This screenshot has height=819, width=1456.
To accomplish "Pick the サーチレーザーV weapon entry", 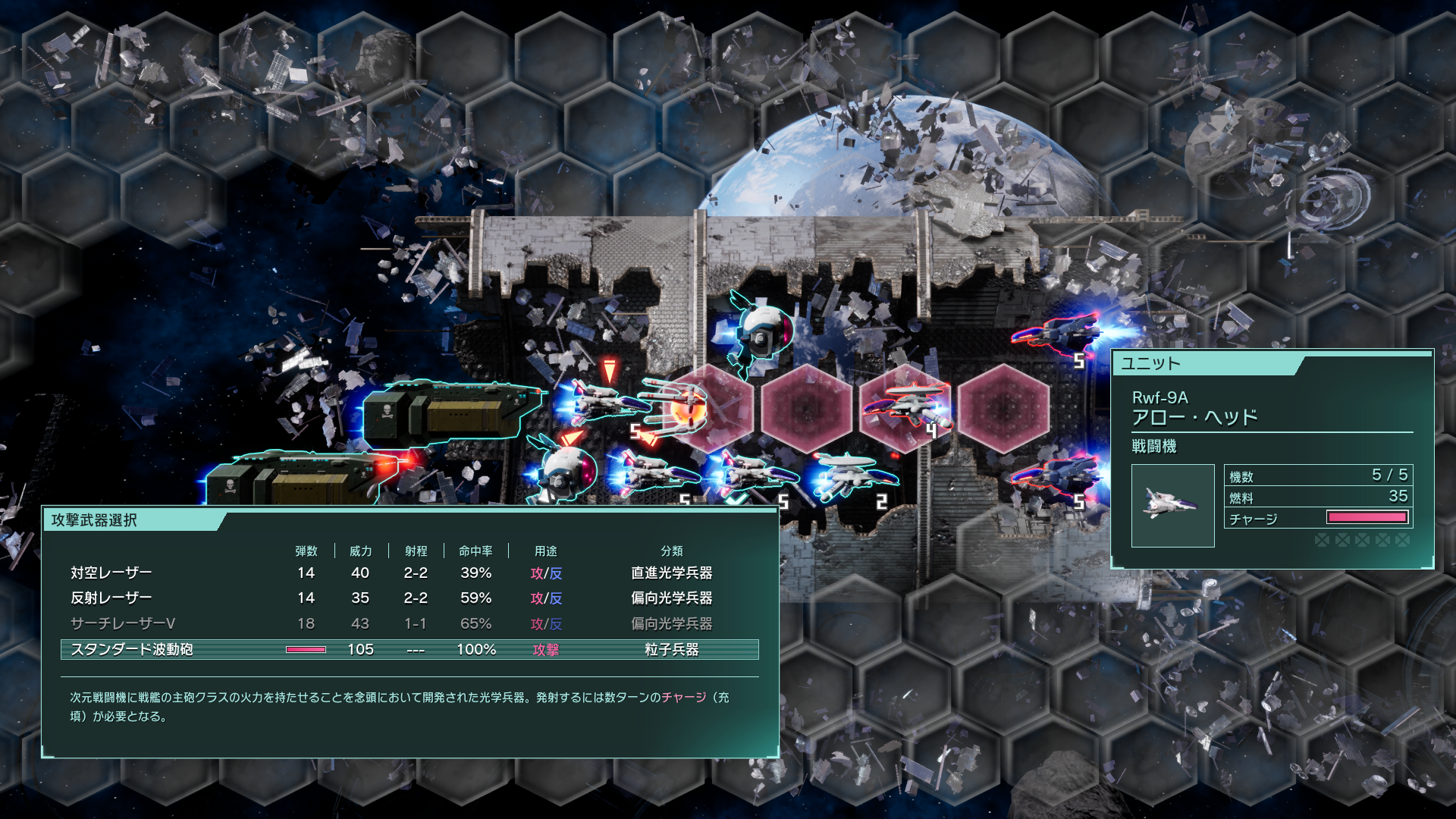I will pos(409,623).
